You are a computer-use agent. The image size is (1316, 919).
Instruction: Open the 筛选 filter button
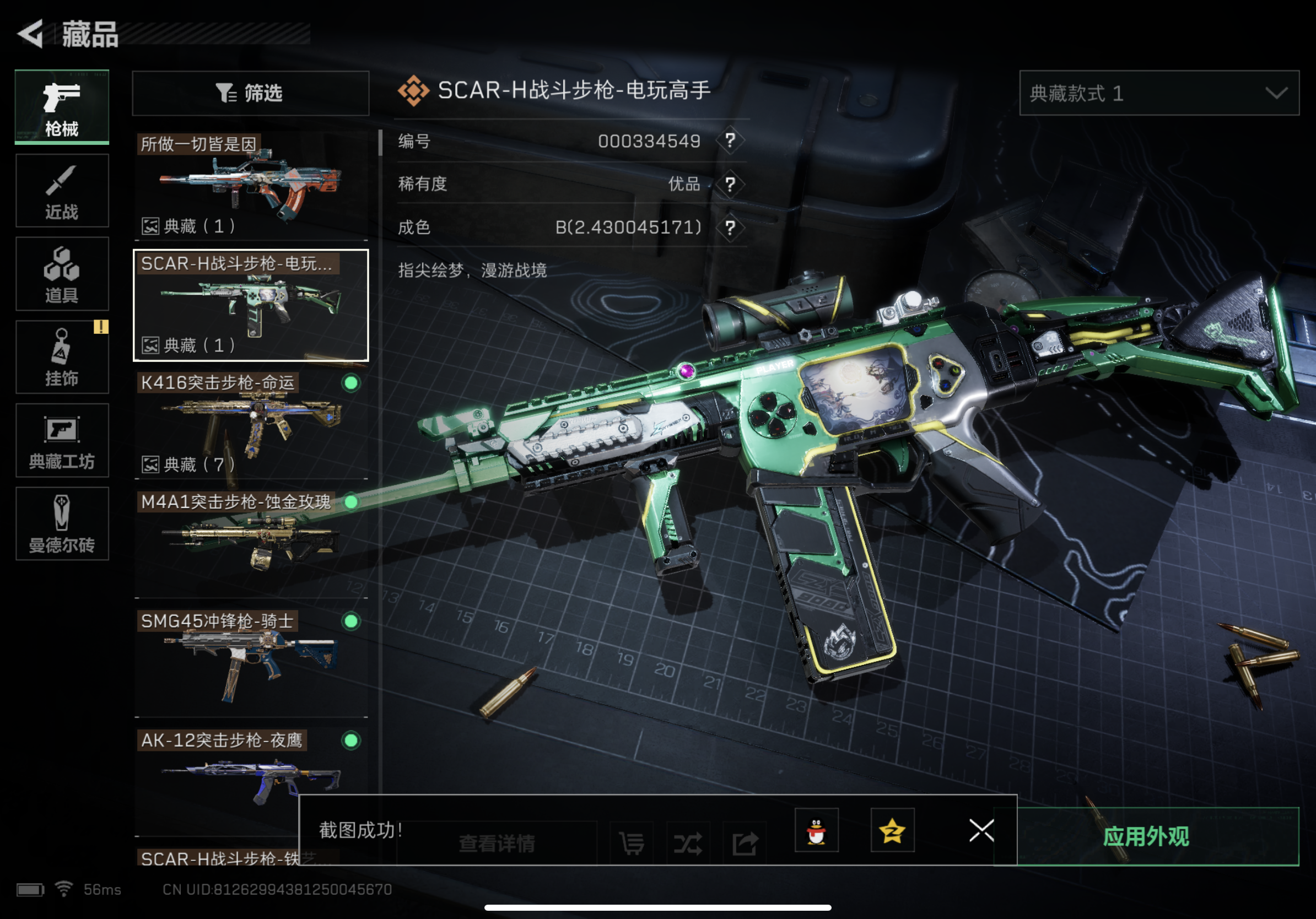pyautogui.click(x=251, y=94)
